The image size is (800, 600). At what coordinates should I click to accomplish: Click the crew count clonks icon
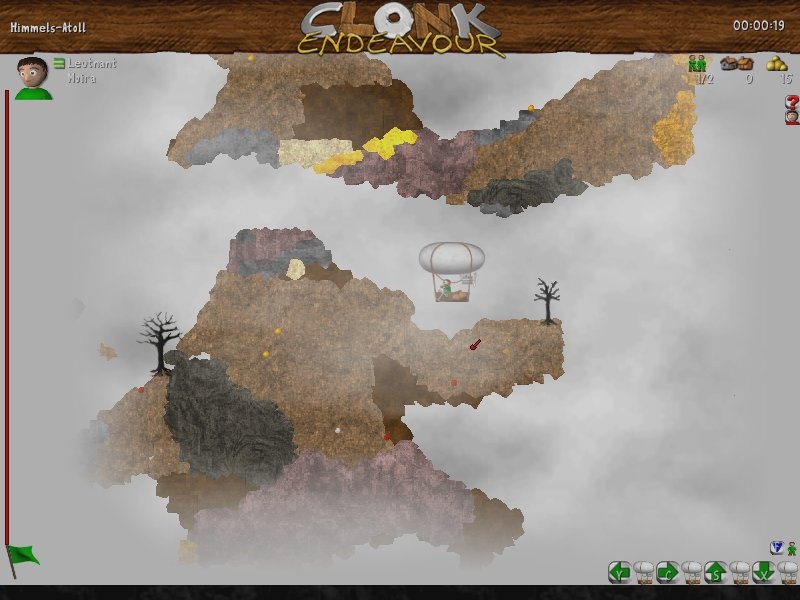(697, 63)
